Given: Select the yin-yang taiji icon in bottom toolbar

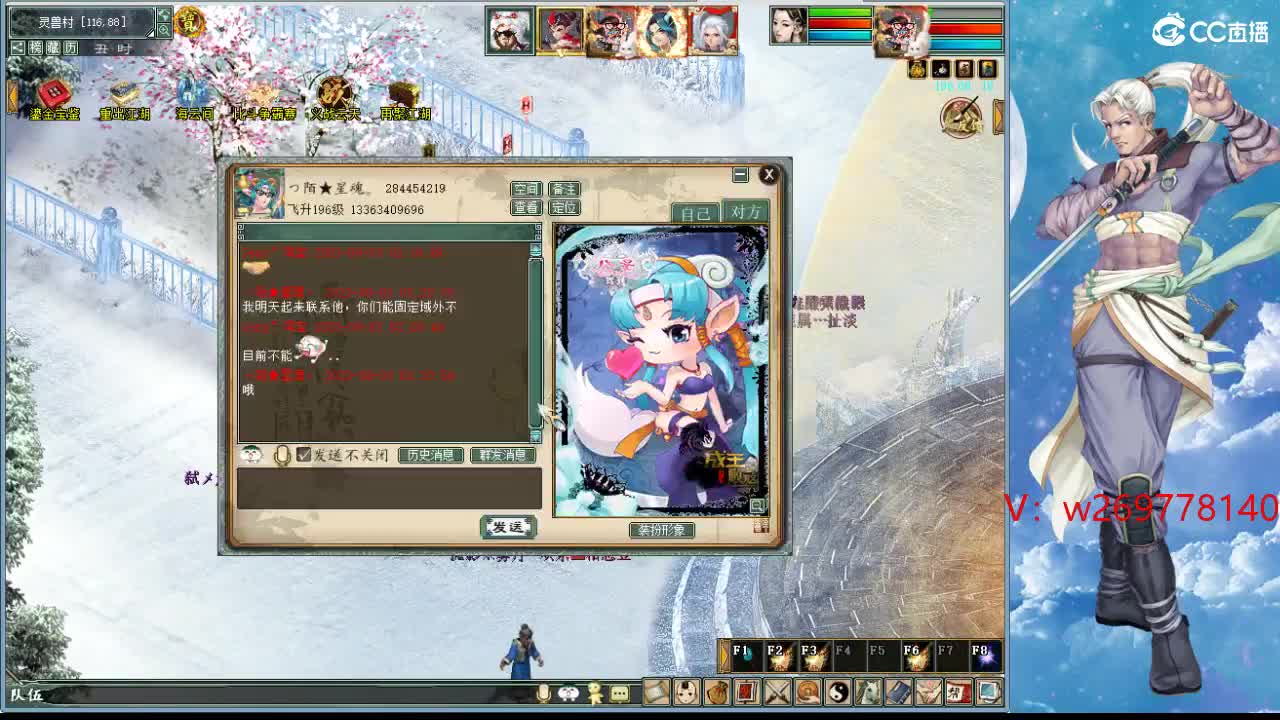Looking at the screenshot, I should 839,694.
